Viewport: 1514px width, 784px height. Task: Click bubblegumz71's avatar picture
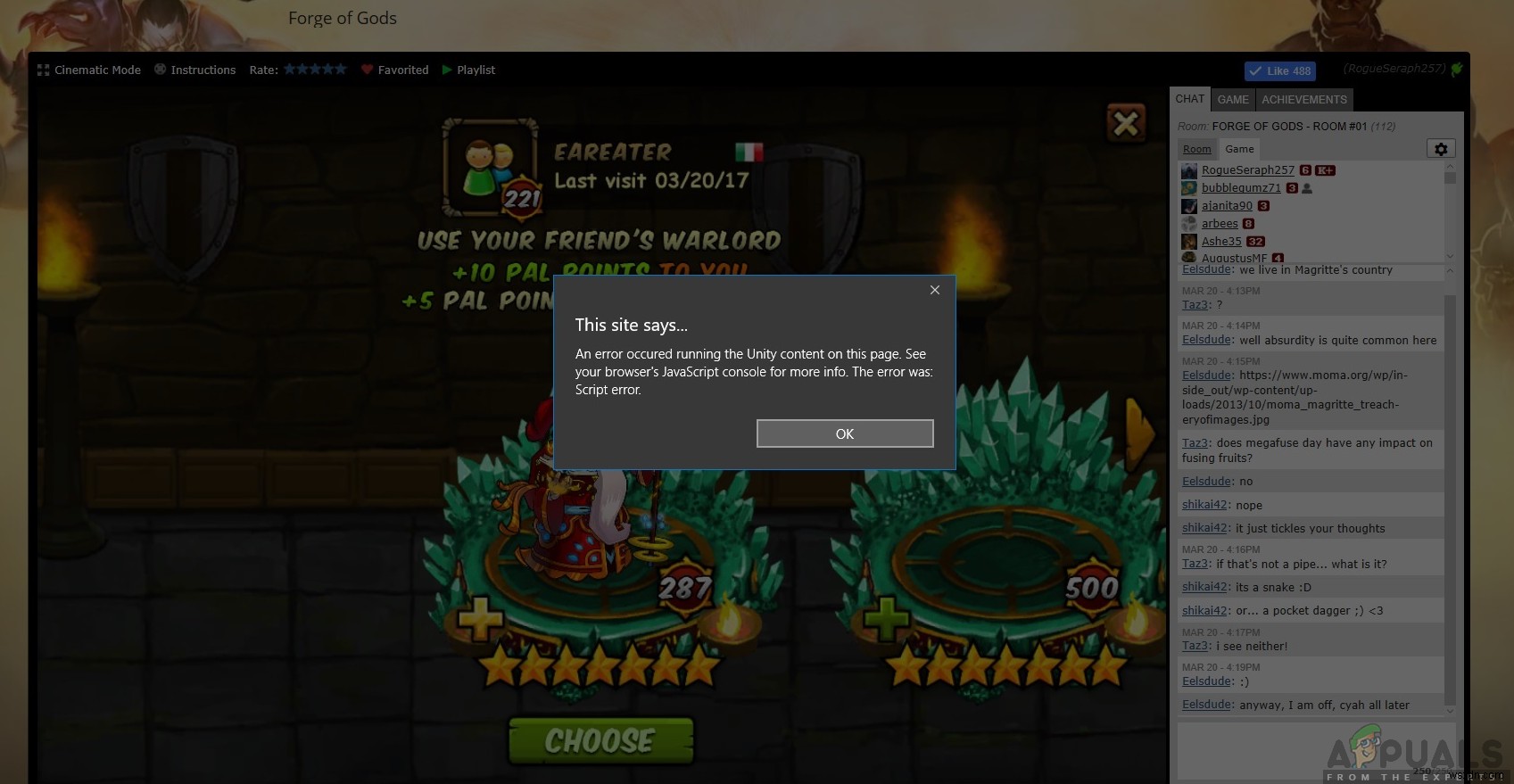click(1189, 188)
